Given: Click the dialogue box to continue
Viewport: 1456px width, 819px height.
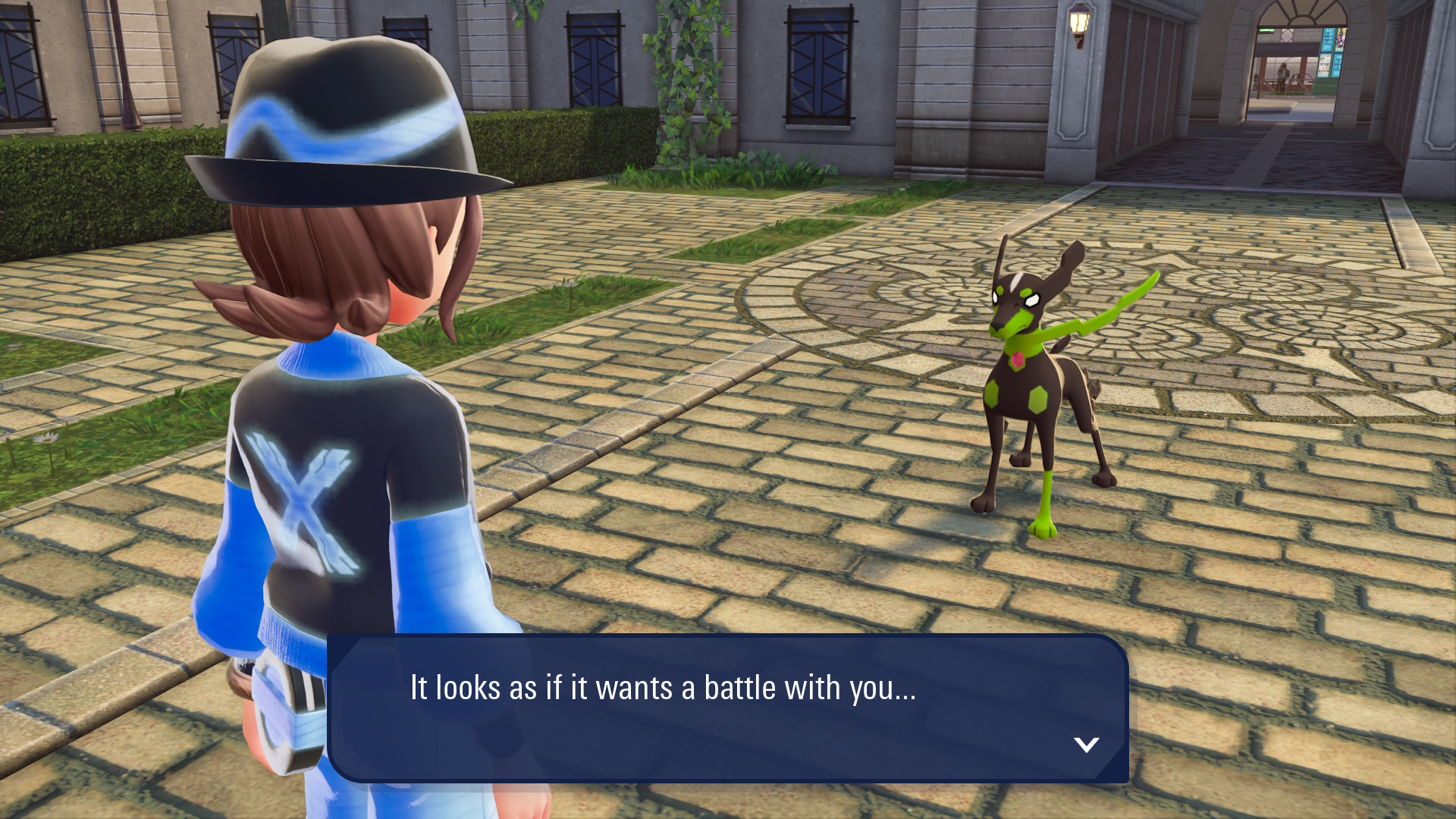Looking at the screenshot, I should coord(726,708).
